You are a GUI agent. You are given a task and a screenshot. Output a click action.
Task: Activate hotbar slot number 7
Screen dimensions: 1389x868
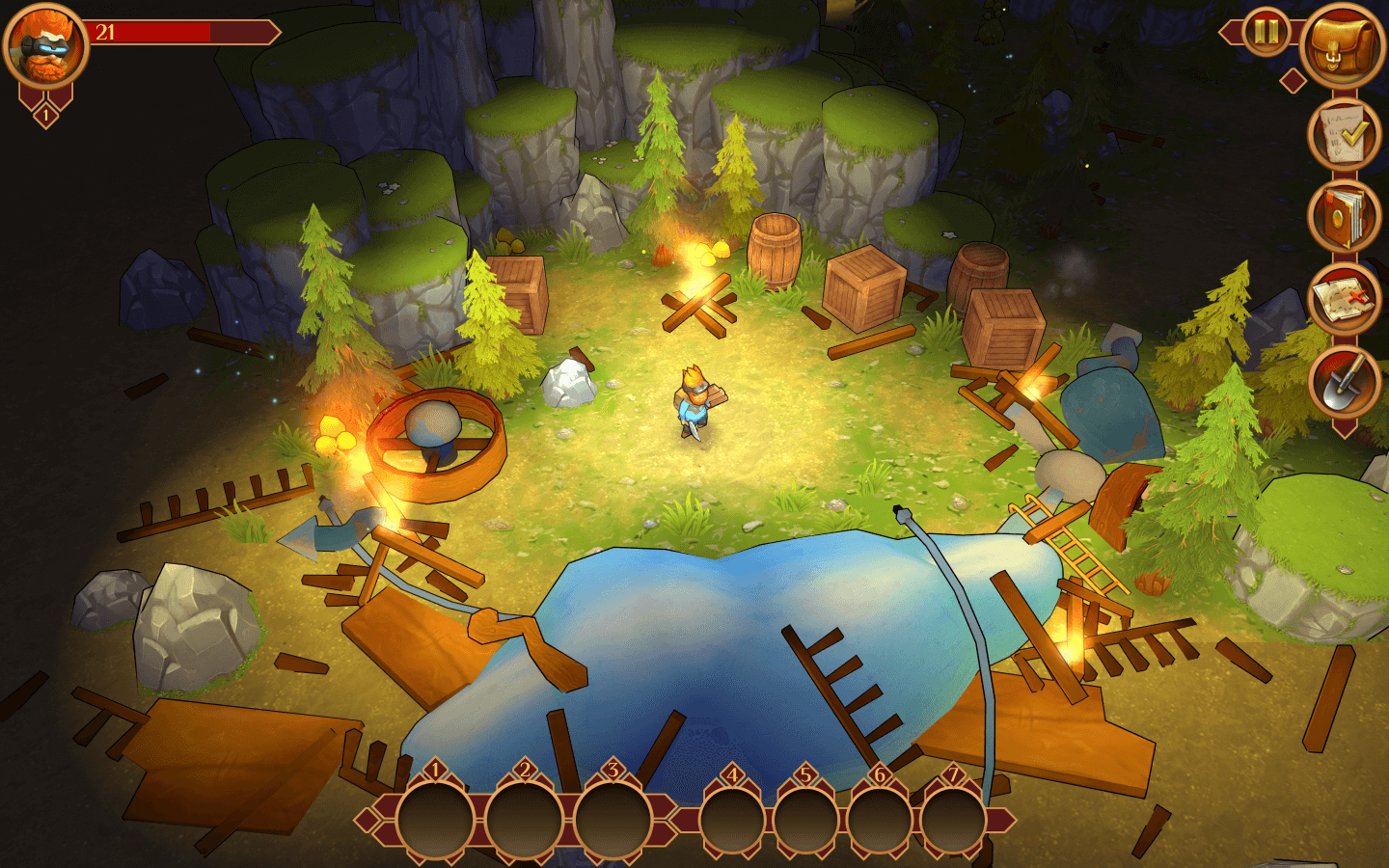click(952, 821)
